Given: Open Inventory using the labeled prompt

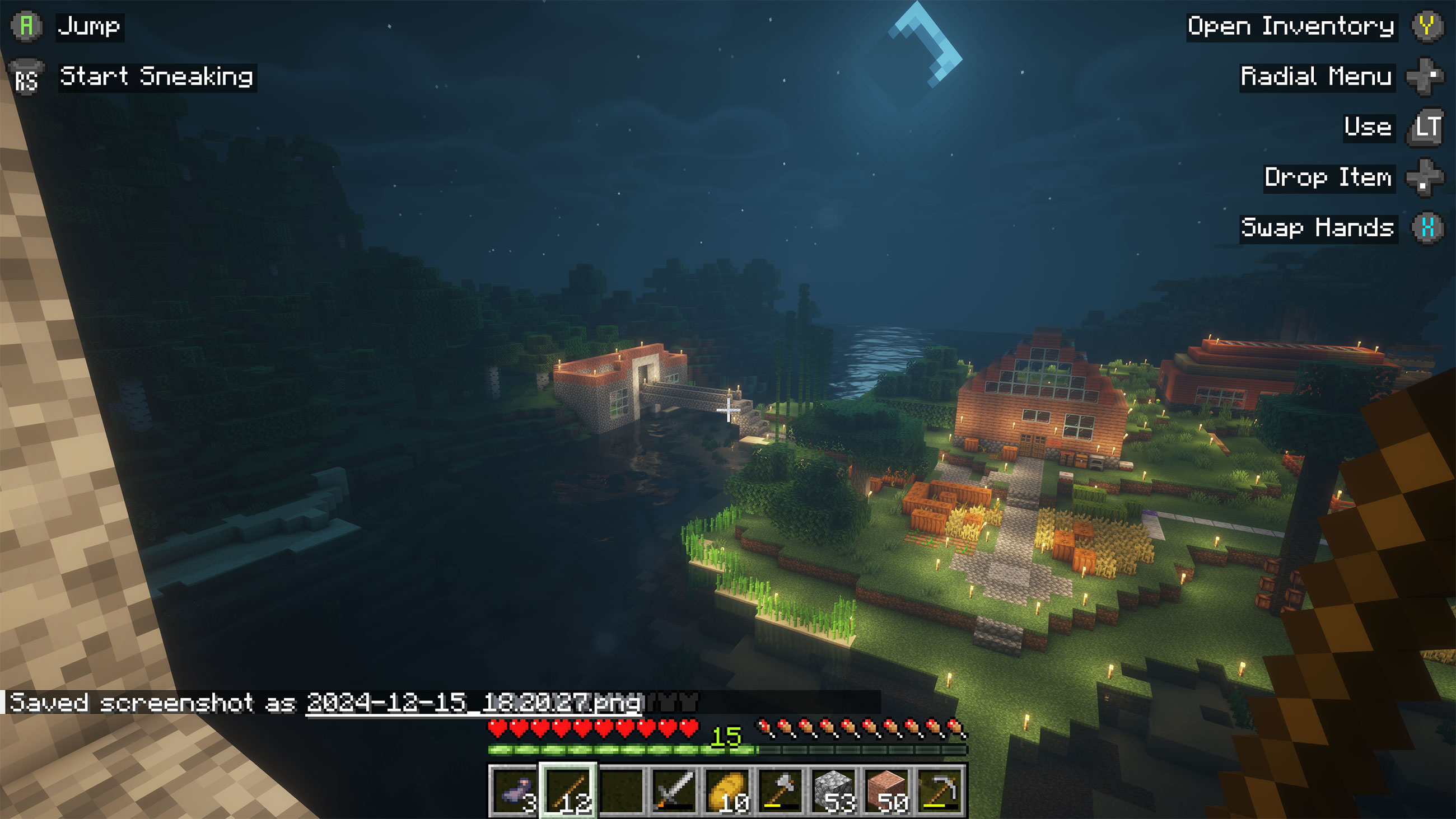Looking at the screenshot, I should [1289, 26].
